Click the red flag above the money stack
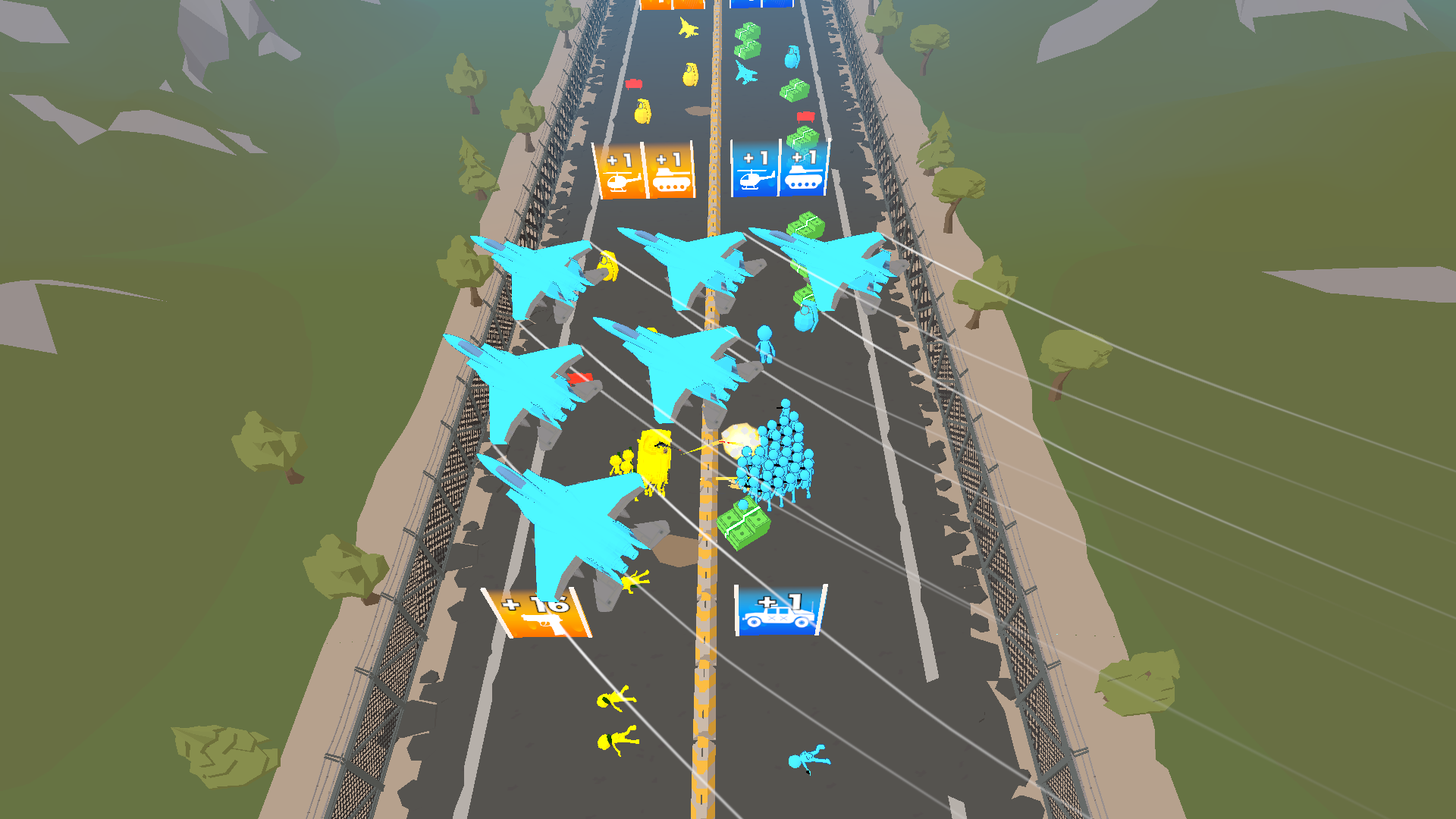 tap(806, 115)
